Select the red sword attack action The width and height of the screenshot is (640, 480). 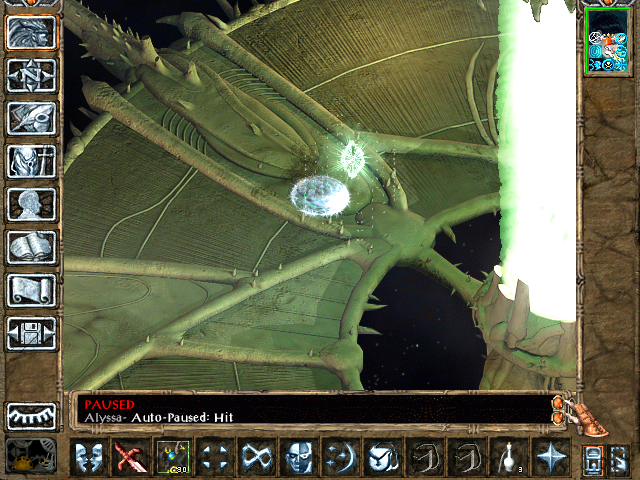point(129,458)
